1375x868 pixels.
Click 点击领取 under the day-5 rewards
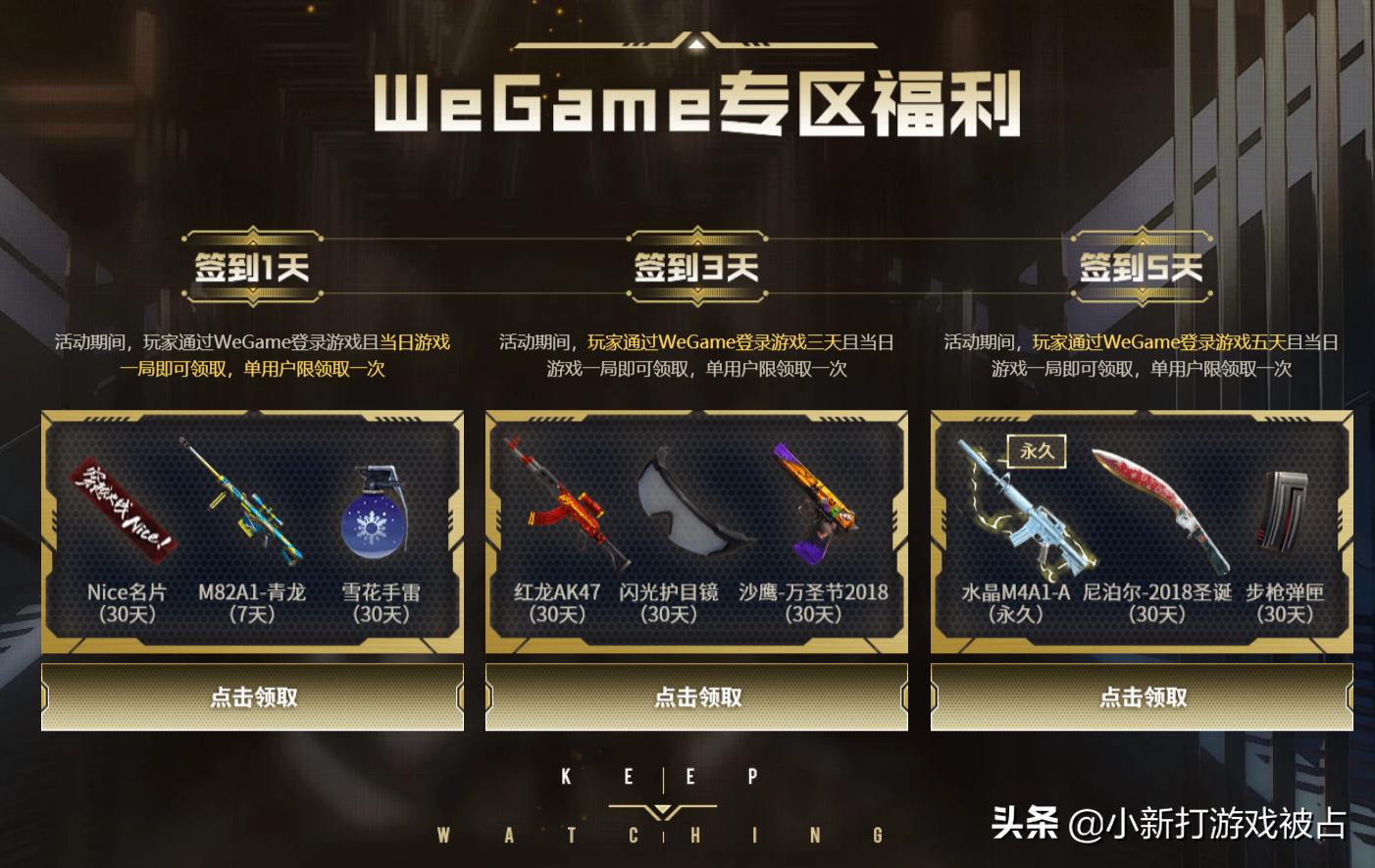tap(1142, 696)
